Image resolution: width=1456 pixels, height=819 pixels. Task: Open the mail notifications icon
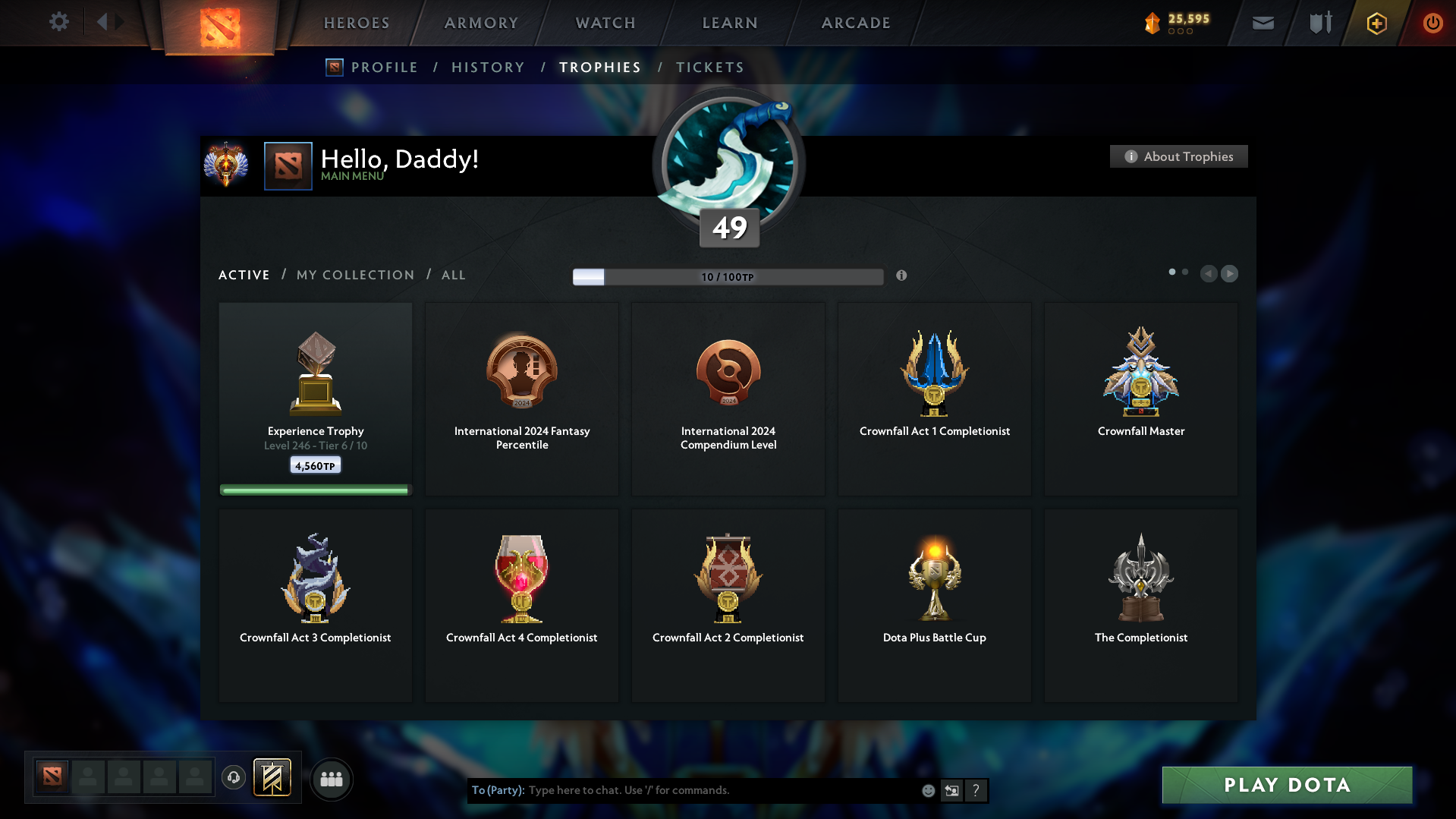click(1262, 23)
